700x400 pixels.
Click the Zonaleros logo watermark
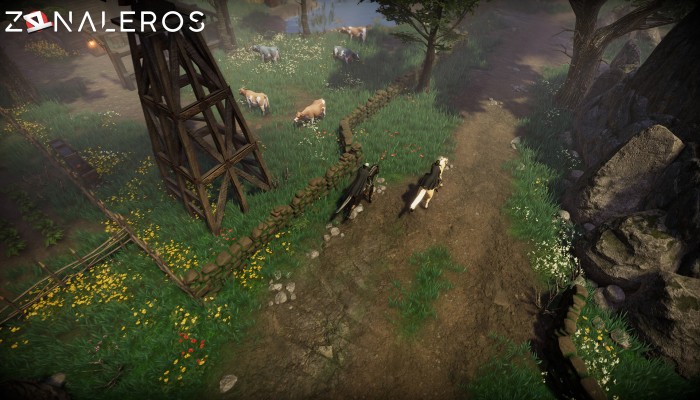104,21
